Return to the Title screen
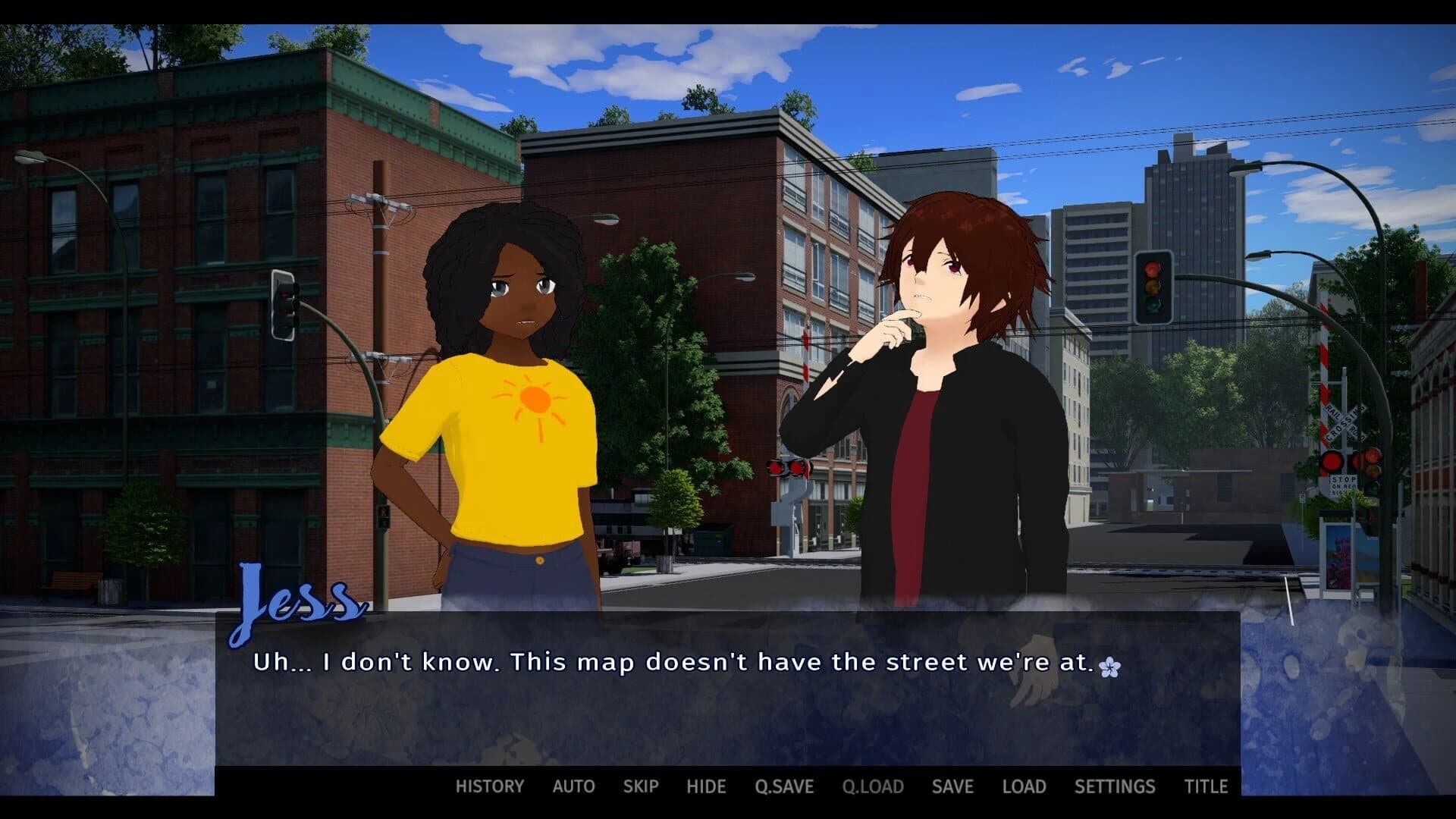 coord(1206,786)
